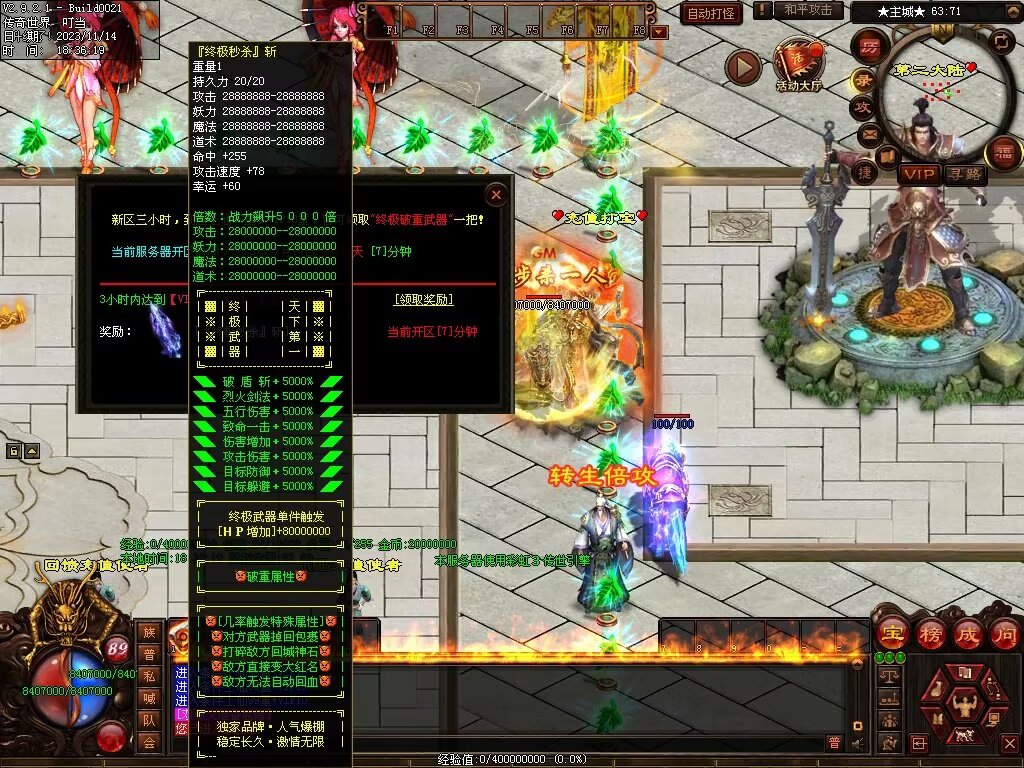1024x768 pixels.
Task: Click the round play arrow button
Action: tap(743, 66)
